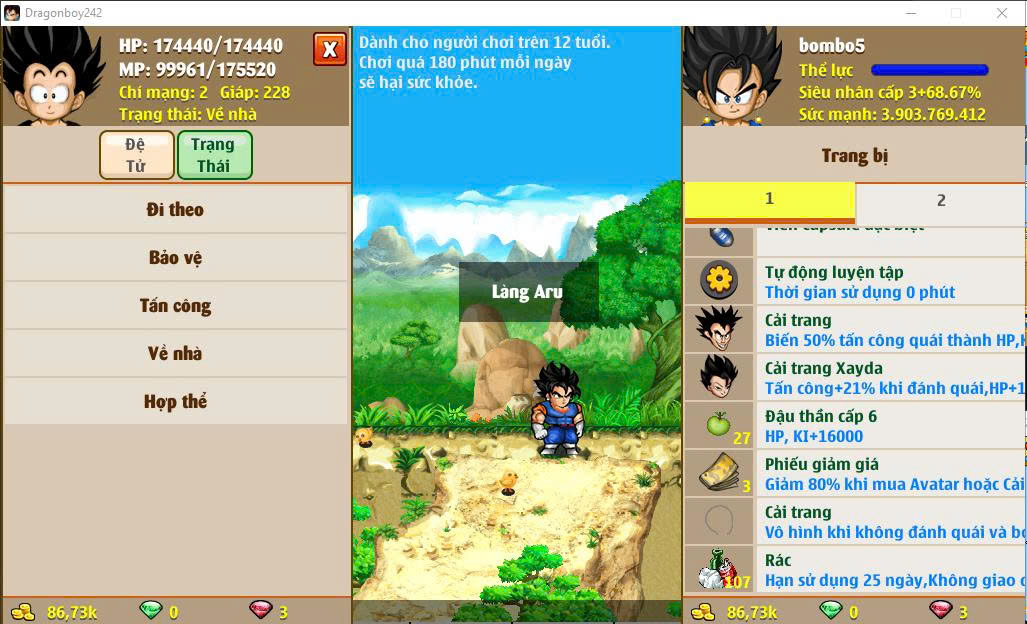Open inventory tab 1
This screenshot has height=624, width=1027.
pos(769,200)
